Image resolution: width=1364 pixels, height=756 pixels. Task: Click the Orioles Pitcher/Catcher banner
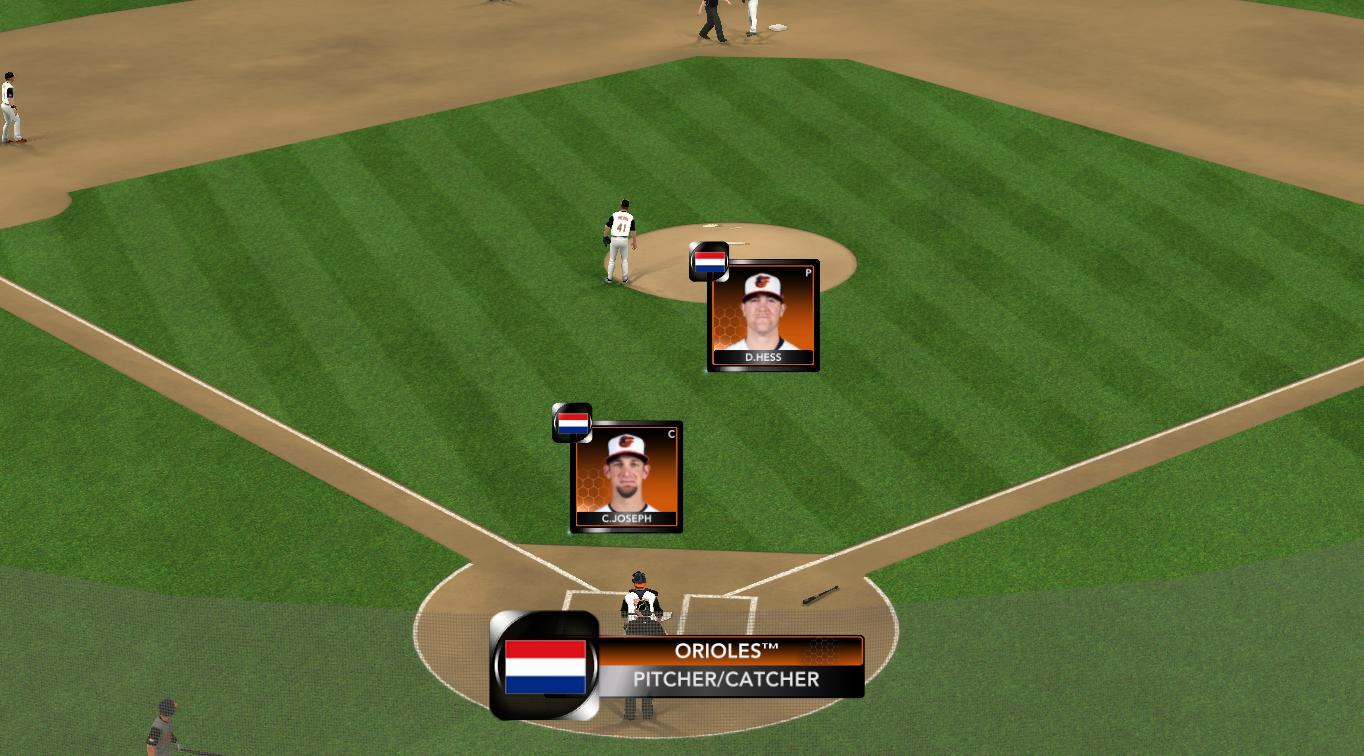(726, 666)
